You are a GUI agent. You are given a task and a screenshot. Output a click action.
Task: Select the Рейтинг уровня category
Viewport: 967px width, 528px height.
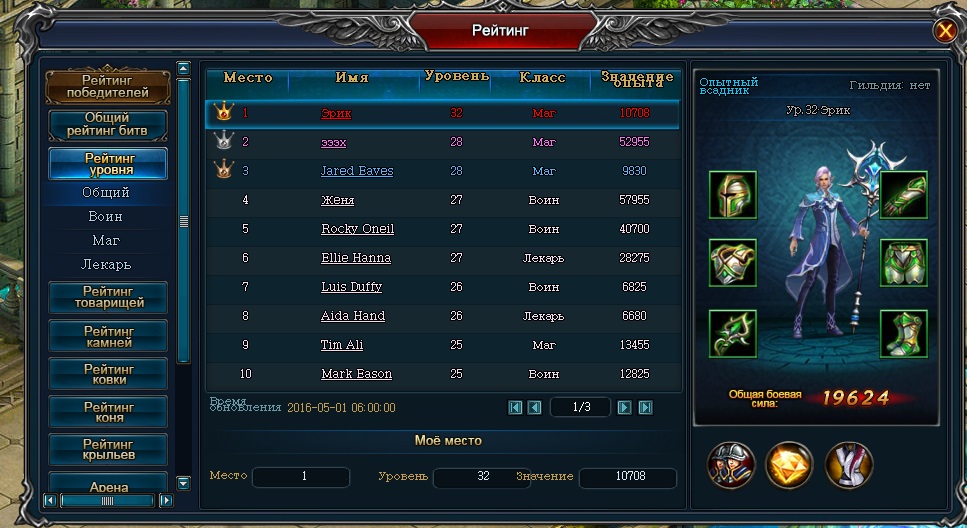[x=107, y=164]
